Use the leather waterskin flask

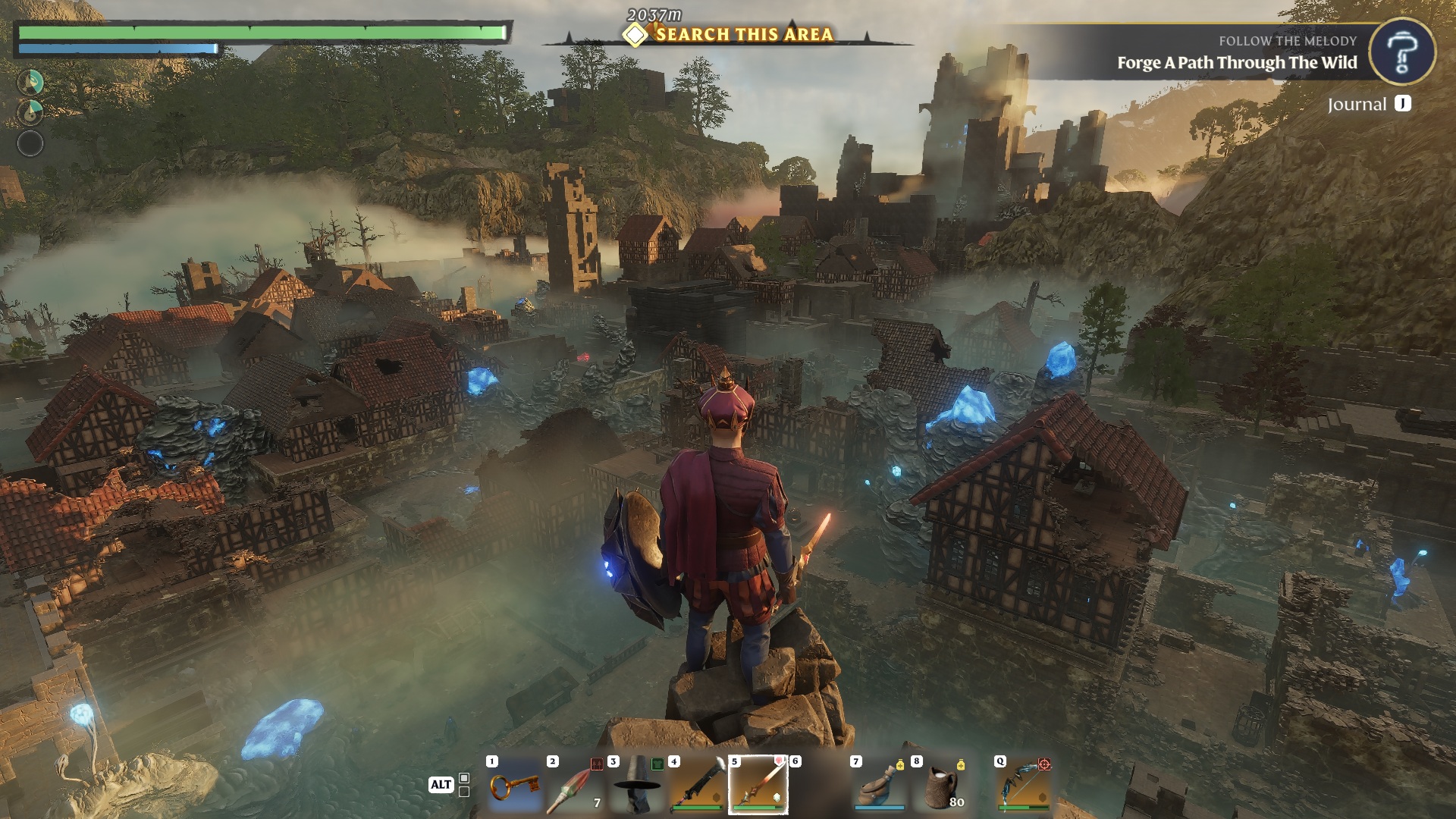[x=880, y=786]
